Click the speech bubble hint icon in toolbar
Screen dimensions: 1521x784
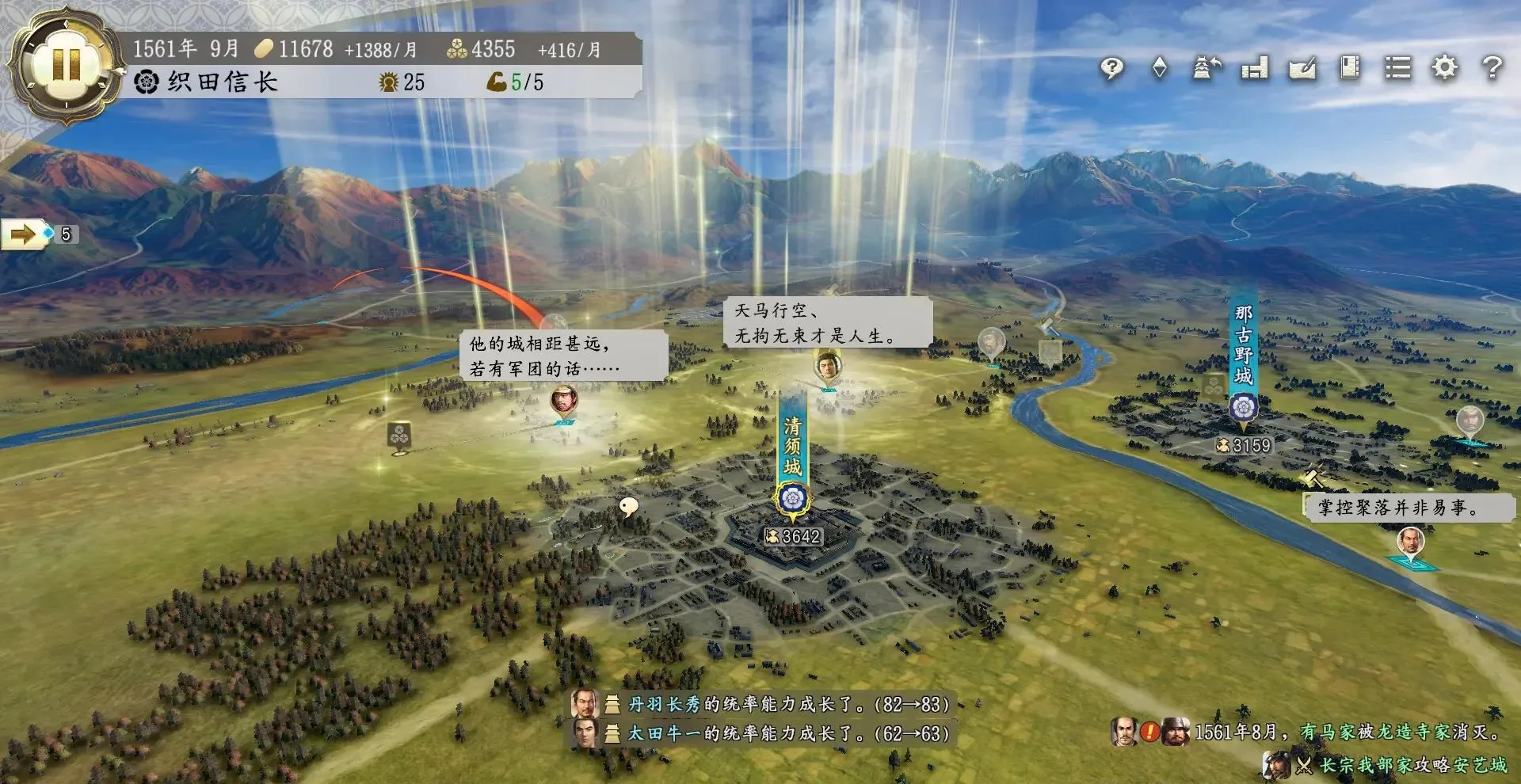point(1112,68)
